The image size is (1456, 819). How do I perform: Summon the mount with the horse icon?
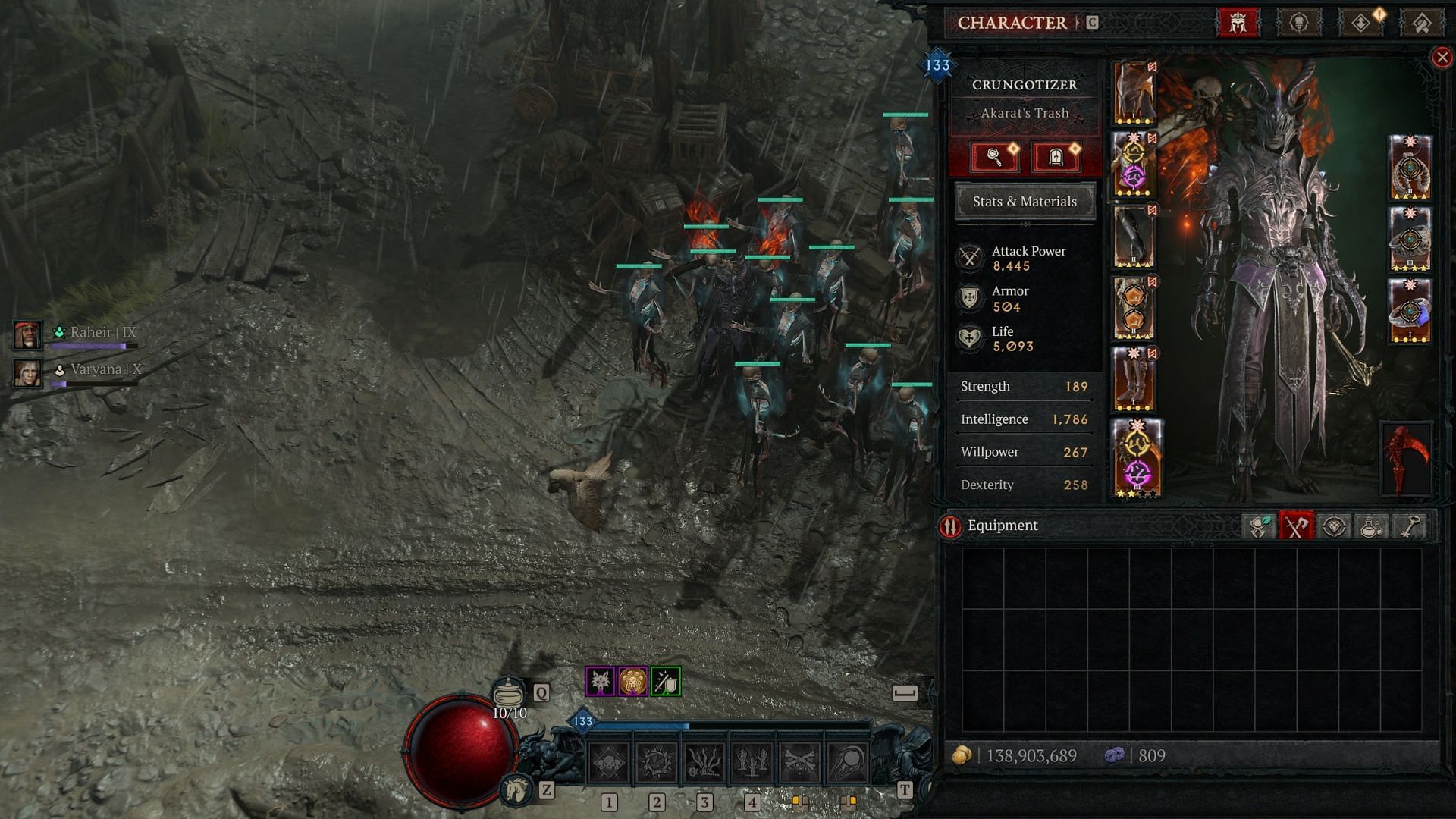point(516,789)
